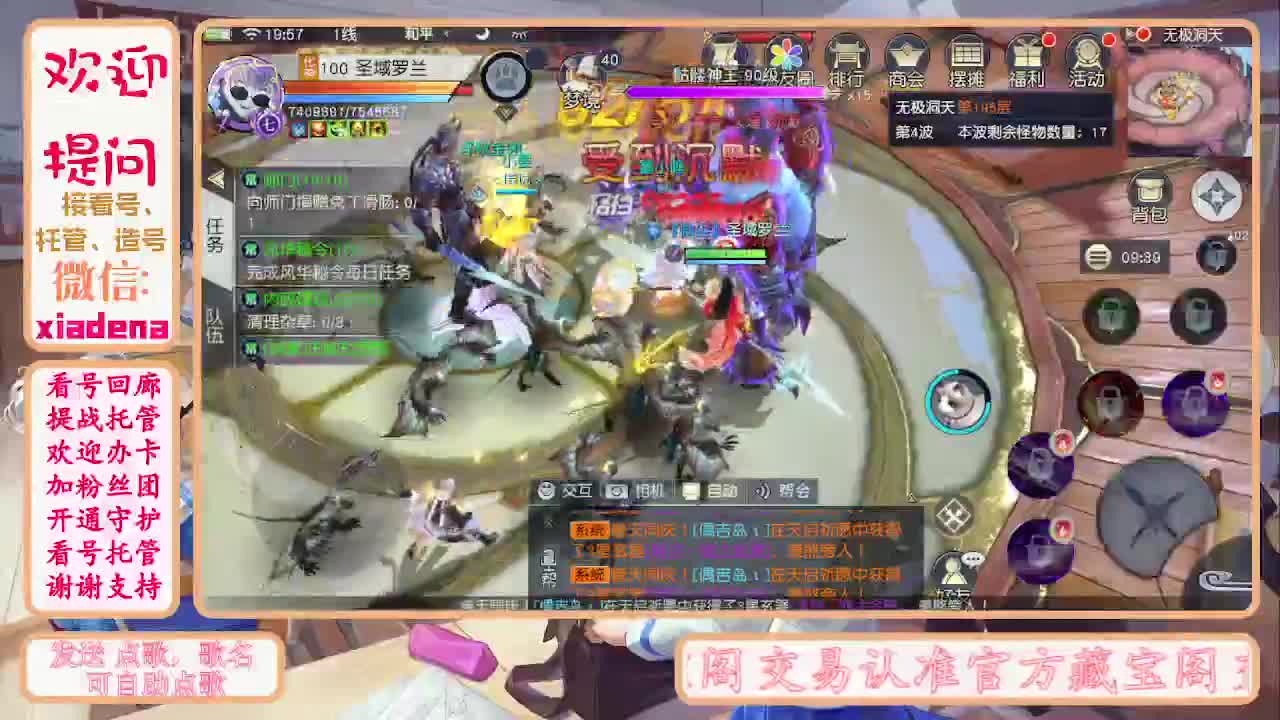Enable 自动 auto-battle mode

tap(707, 491)
